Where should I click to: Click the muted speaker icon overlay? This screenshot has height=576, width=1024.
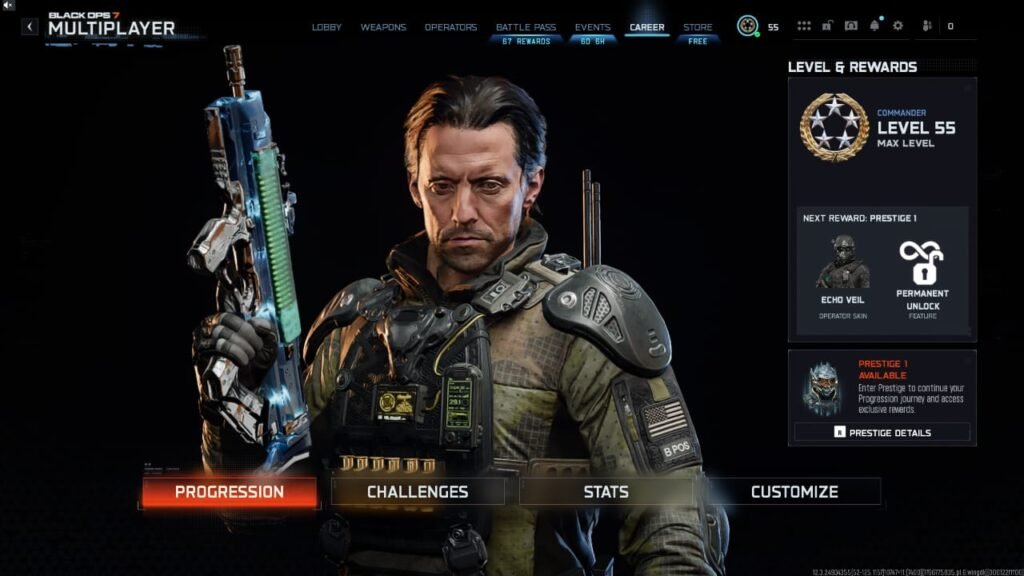pyautogui.click(x=8, y=6)
